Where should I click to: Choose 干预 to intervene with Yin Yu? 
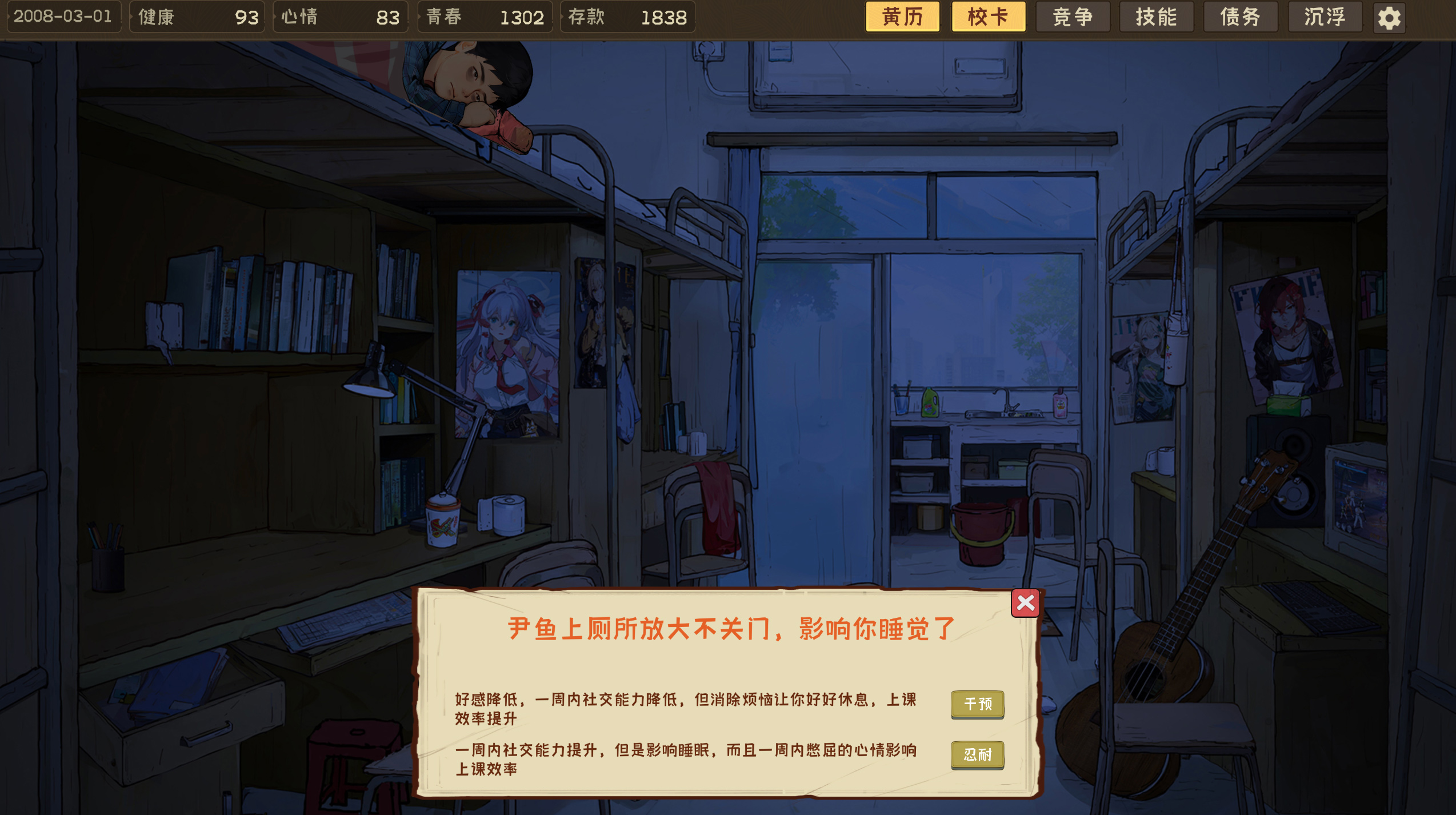[x=977, y=705]
